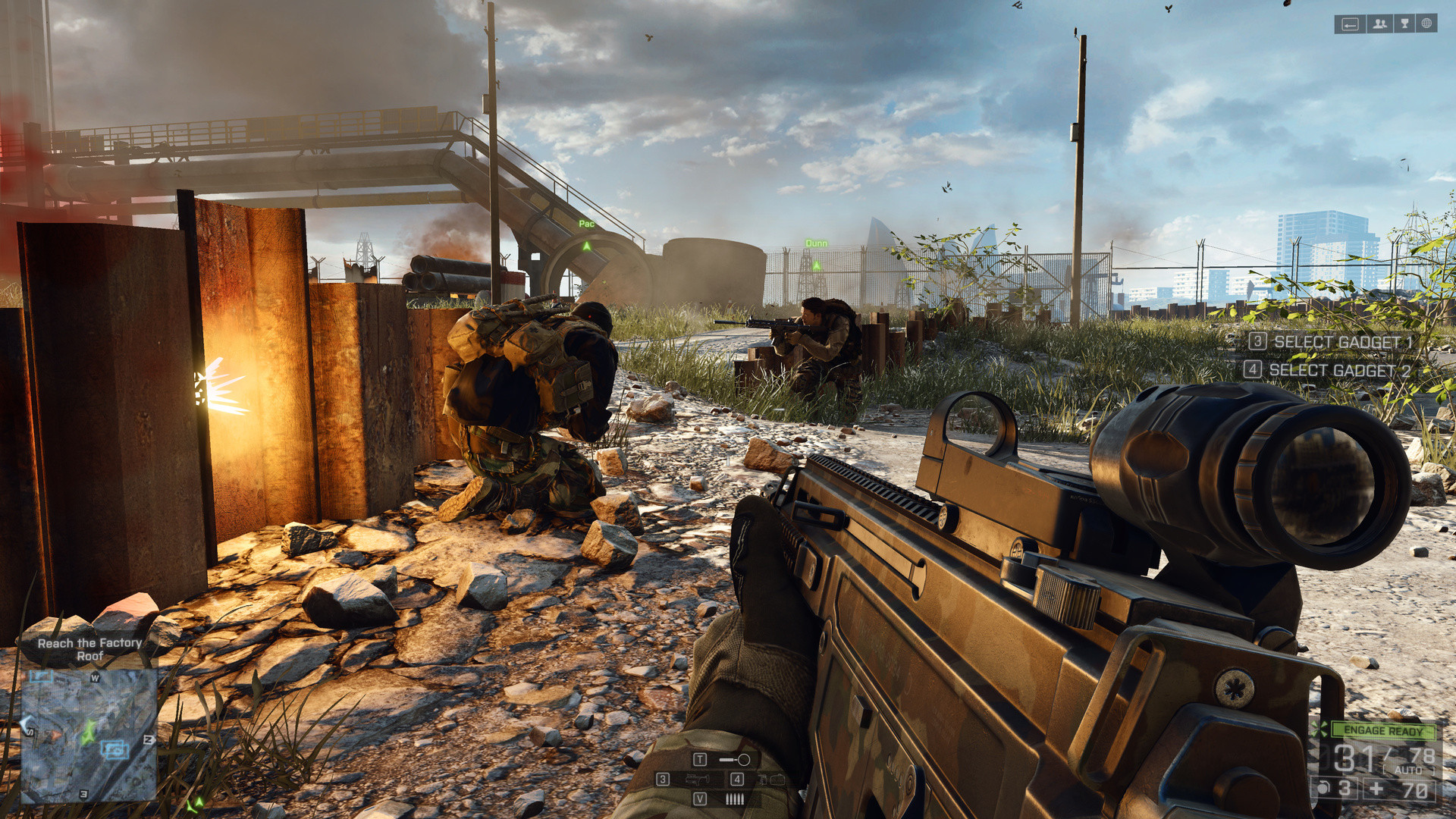Click the globe icon in the top bar
The width and height of the screenshot is (1456, 819).
pos(1426,24)
